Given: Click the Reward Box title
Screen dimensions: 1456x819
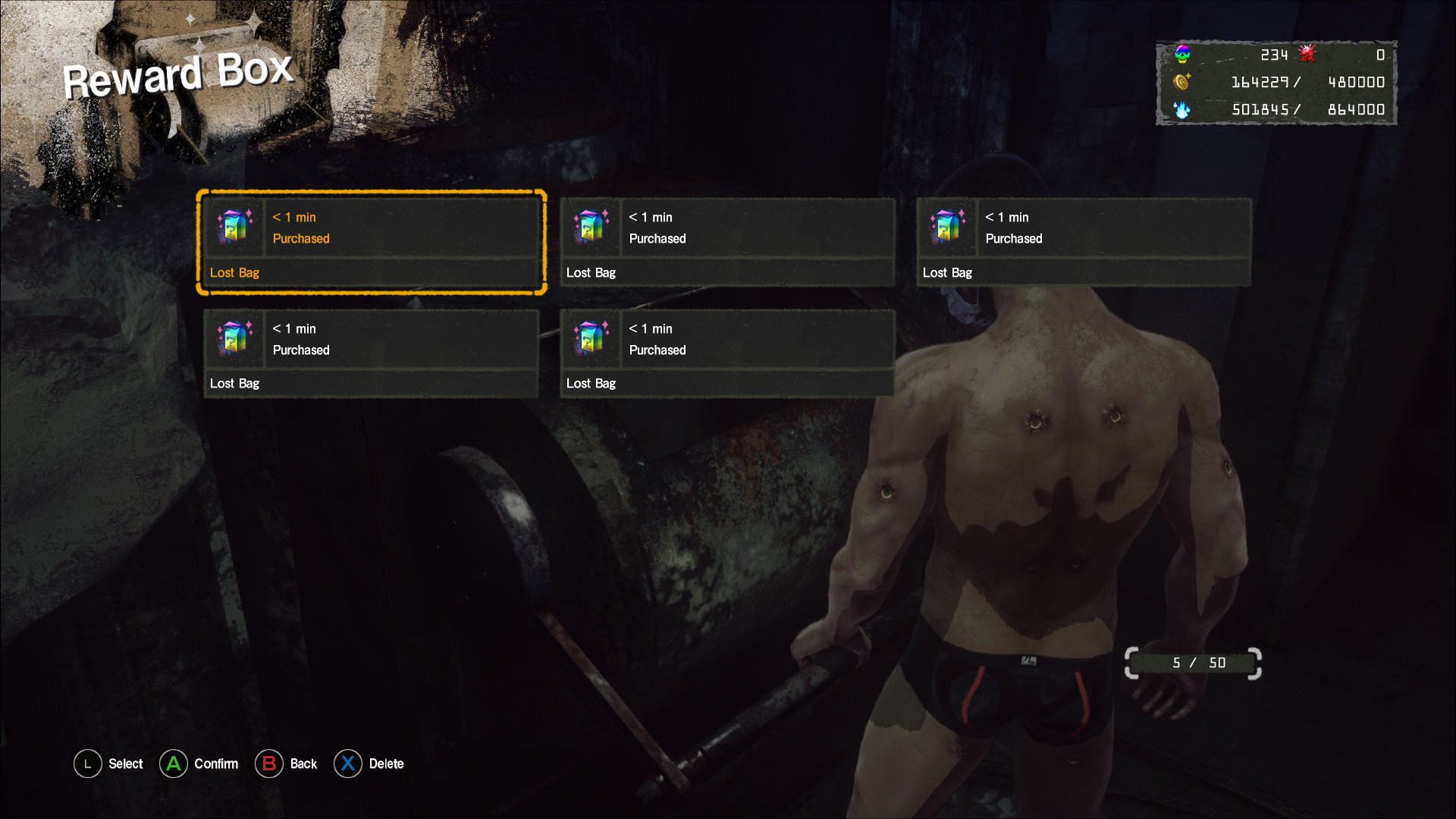Looking at the screenshot, I should pyautogui.click(x=179, y=74).
